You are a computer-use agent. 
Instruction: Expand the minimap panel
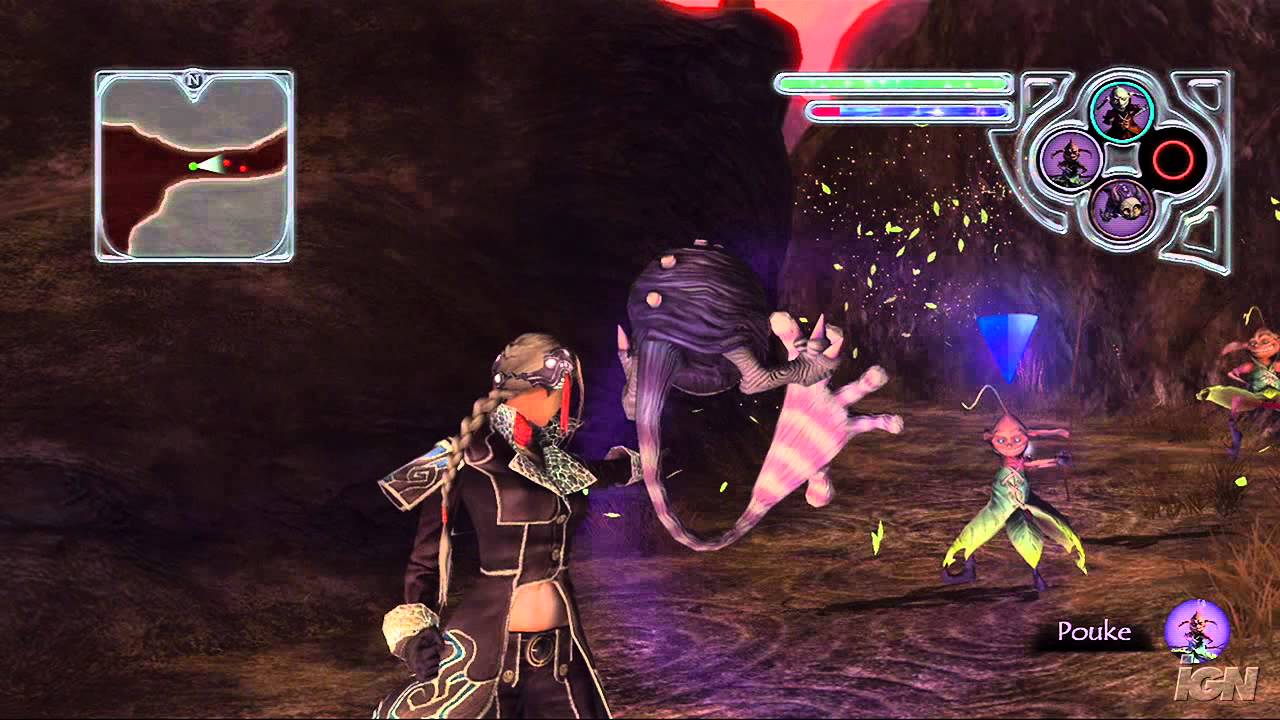tap(193, 160)
